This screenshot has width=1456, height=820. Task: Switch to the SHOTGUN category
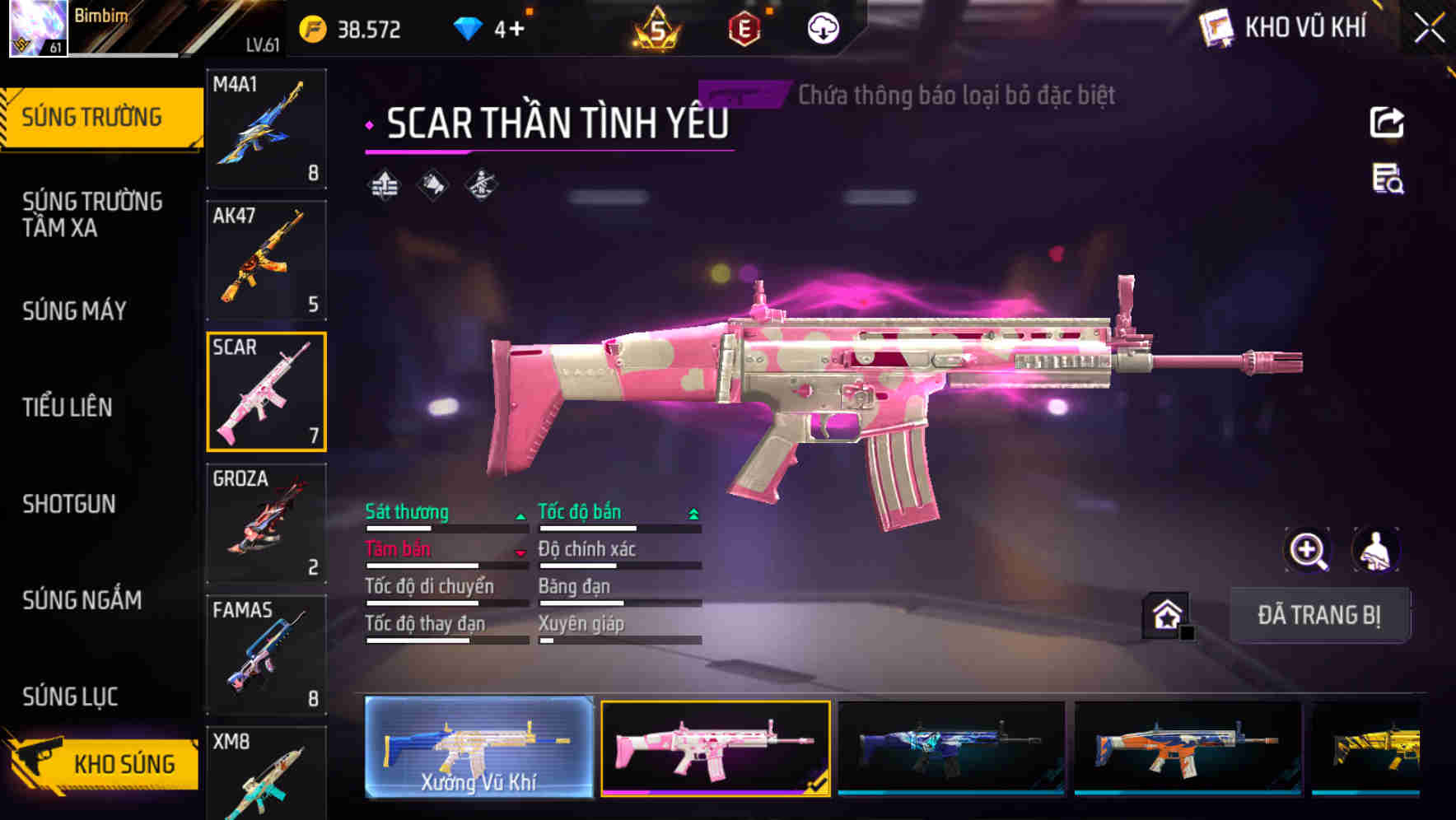click(69, 503)
